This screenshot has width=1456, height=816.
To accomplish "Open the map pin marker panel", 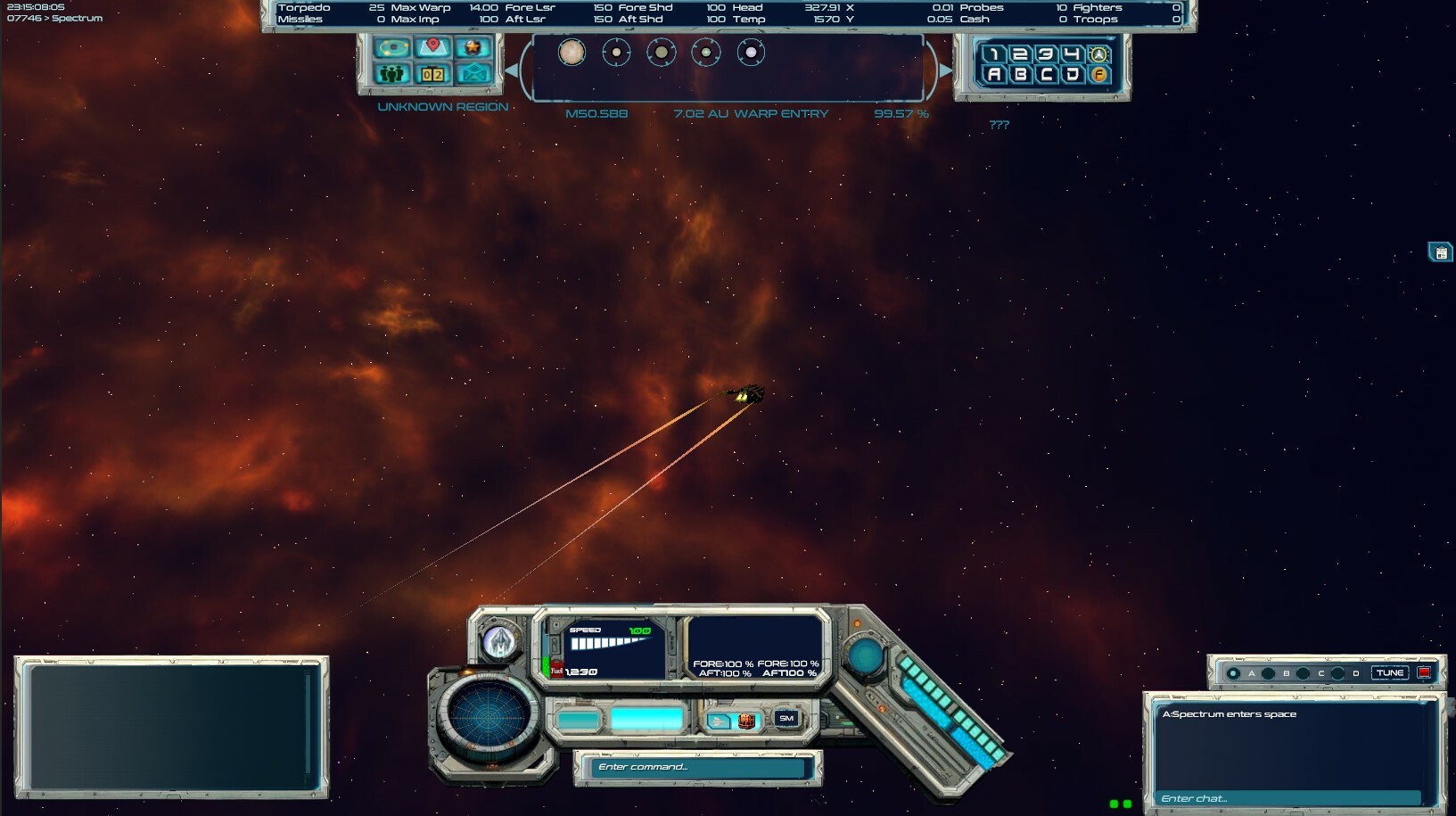I will point(432,47).
